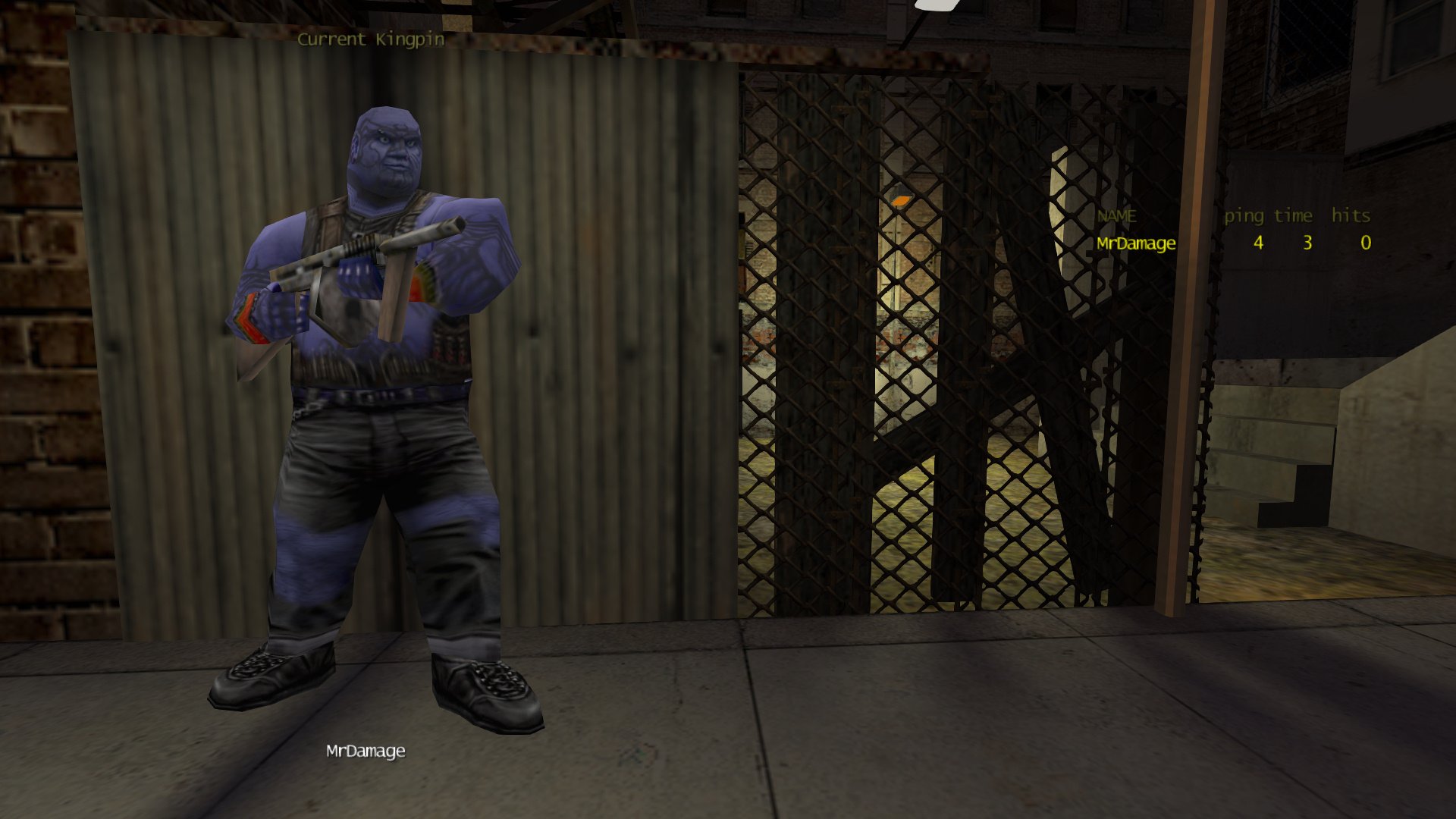Click the ping column header
Image resolution: width=1456 pixels, height=819 pixels.
click(1244, 216)
